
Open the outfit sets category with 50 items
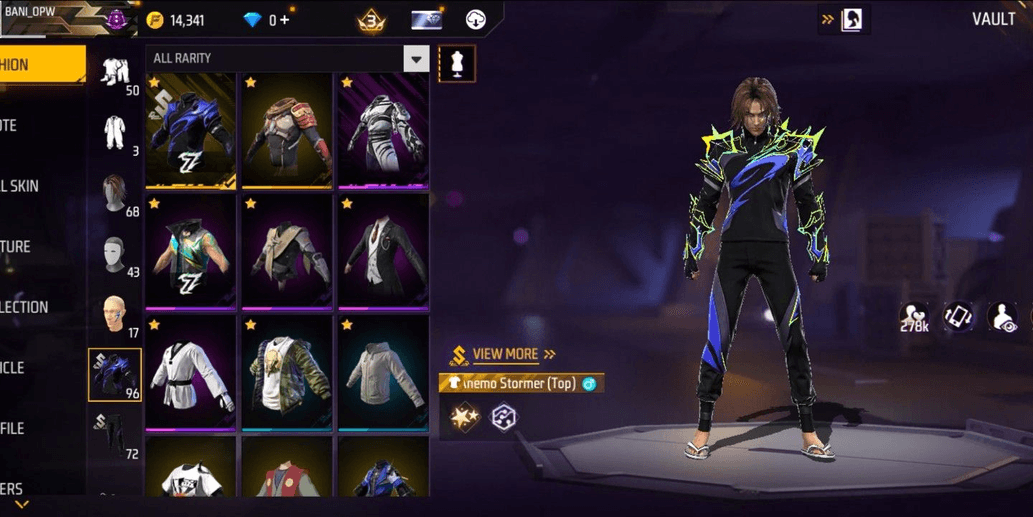pos(115,73)
